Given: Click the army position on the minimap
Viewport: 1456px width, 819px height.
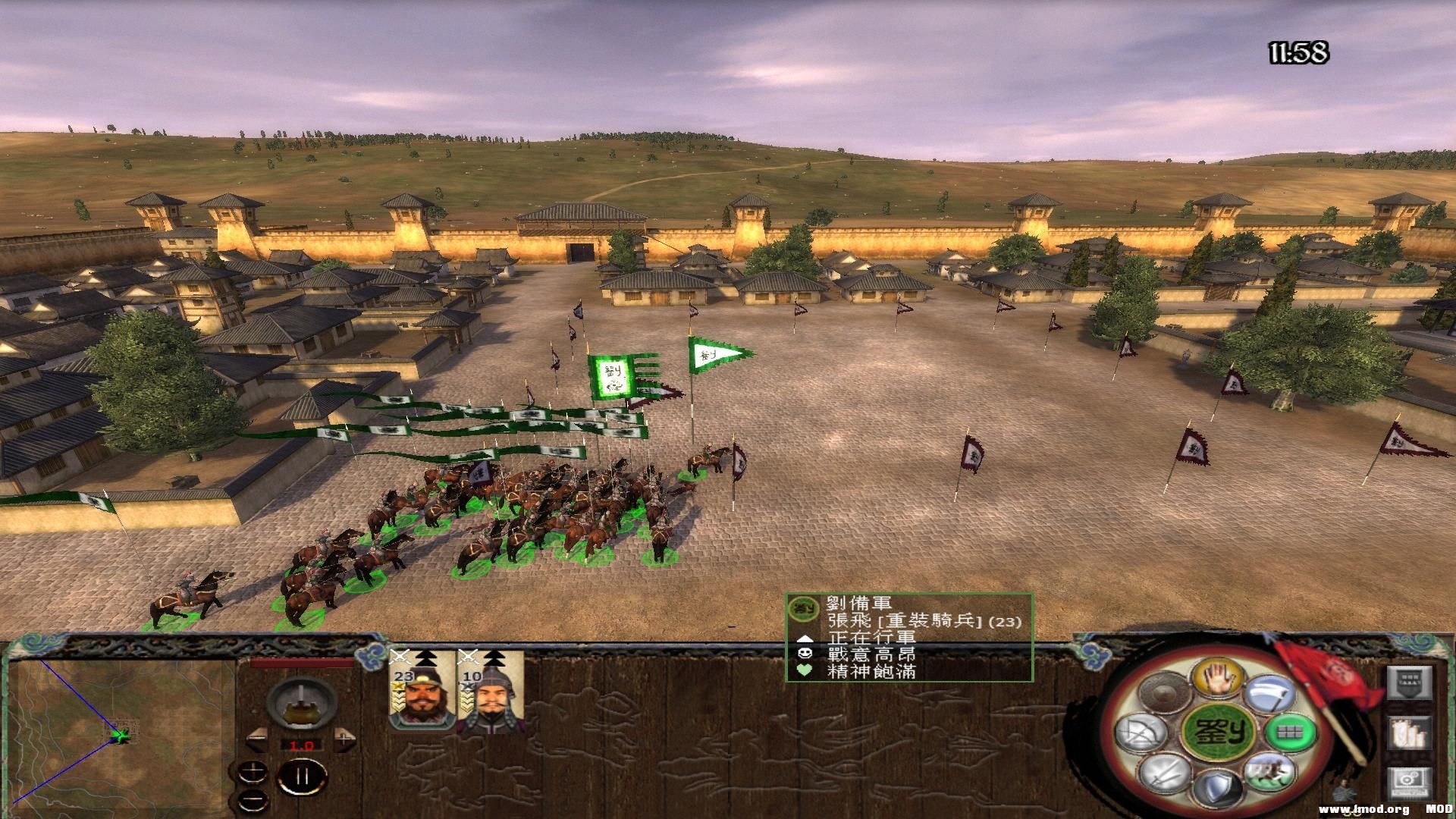Looking at the screenshot, I should (121, 734).
